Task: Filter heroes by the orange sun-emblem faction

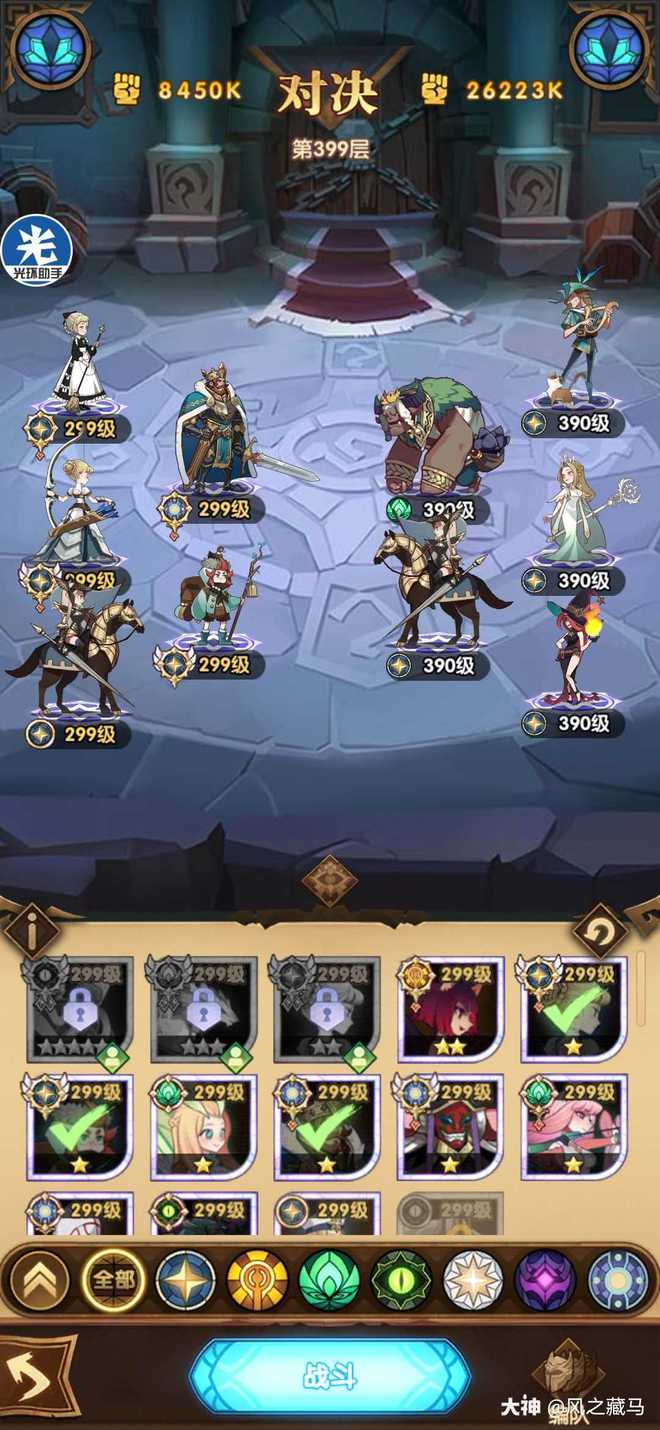Action: 257,1279
